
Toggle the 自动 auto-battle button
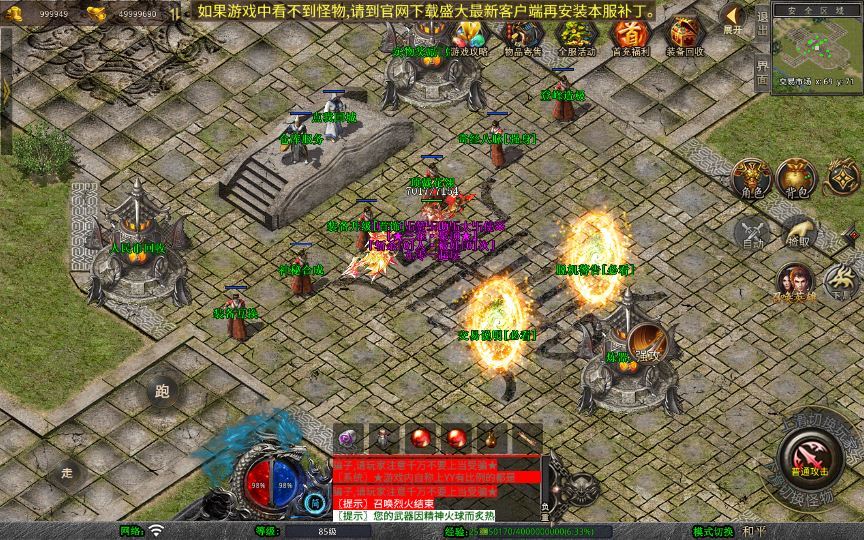click(752, 233)
